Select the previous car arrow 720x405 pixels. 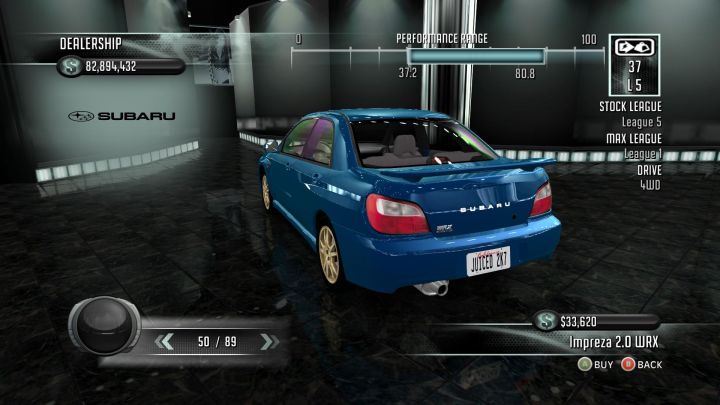tap(166, 342)
